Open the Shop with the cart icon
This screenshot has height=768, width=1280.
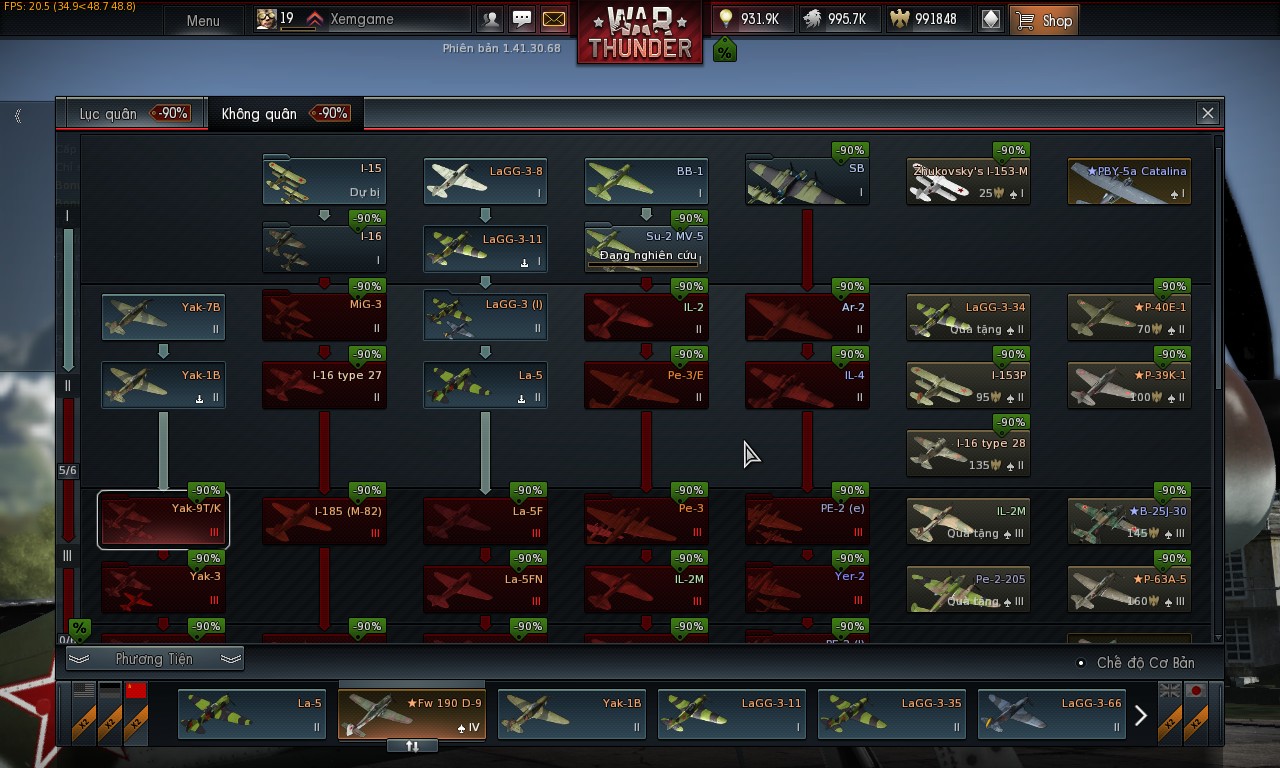(x=1044, y=19)
